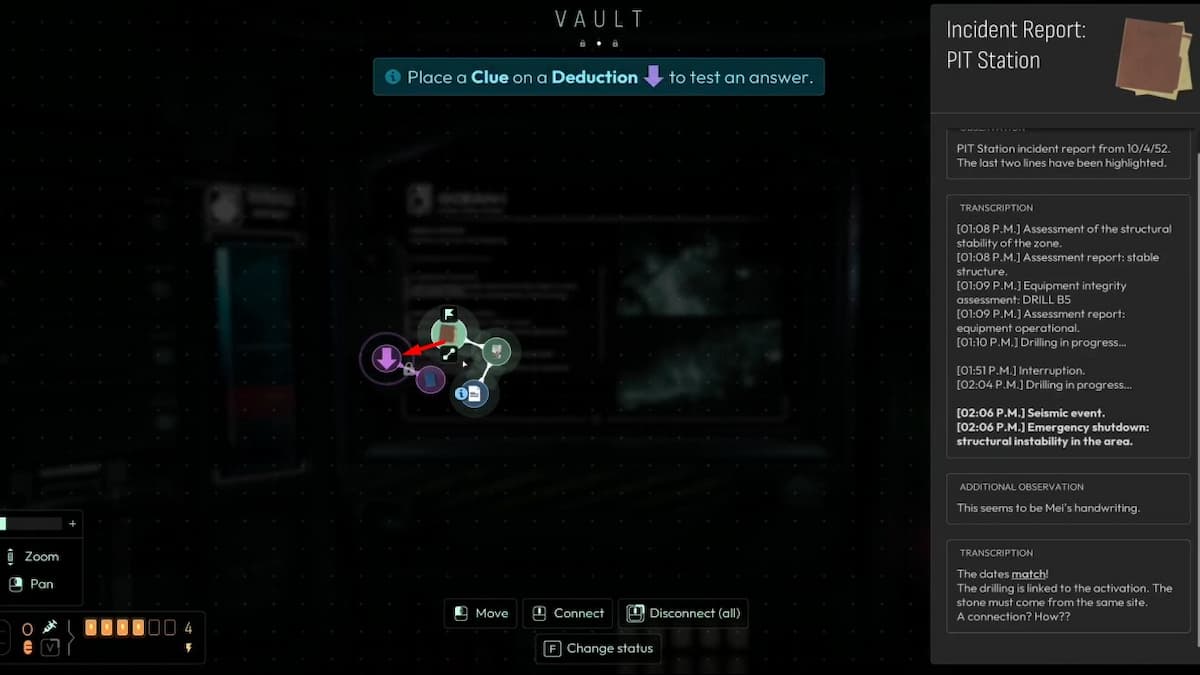Image resolution: width=1200 pixels, height=675 pixels.
Task: Click the connect link icon below the clue
Action: 449,354
